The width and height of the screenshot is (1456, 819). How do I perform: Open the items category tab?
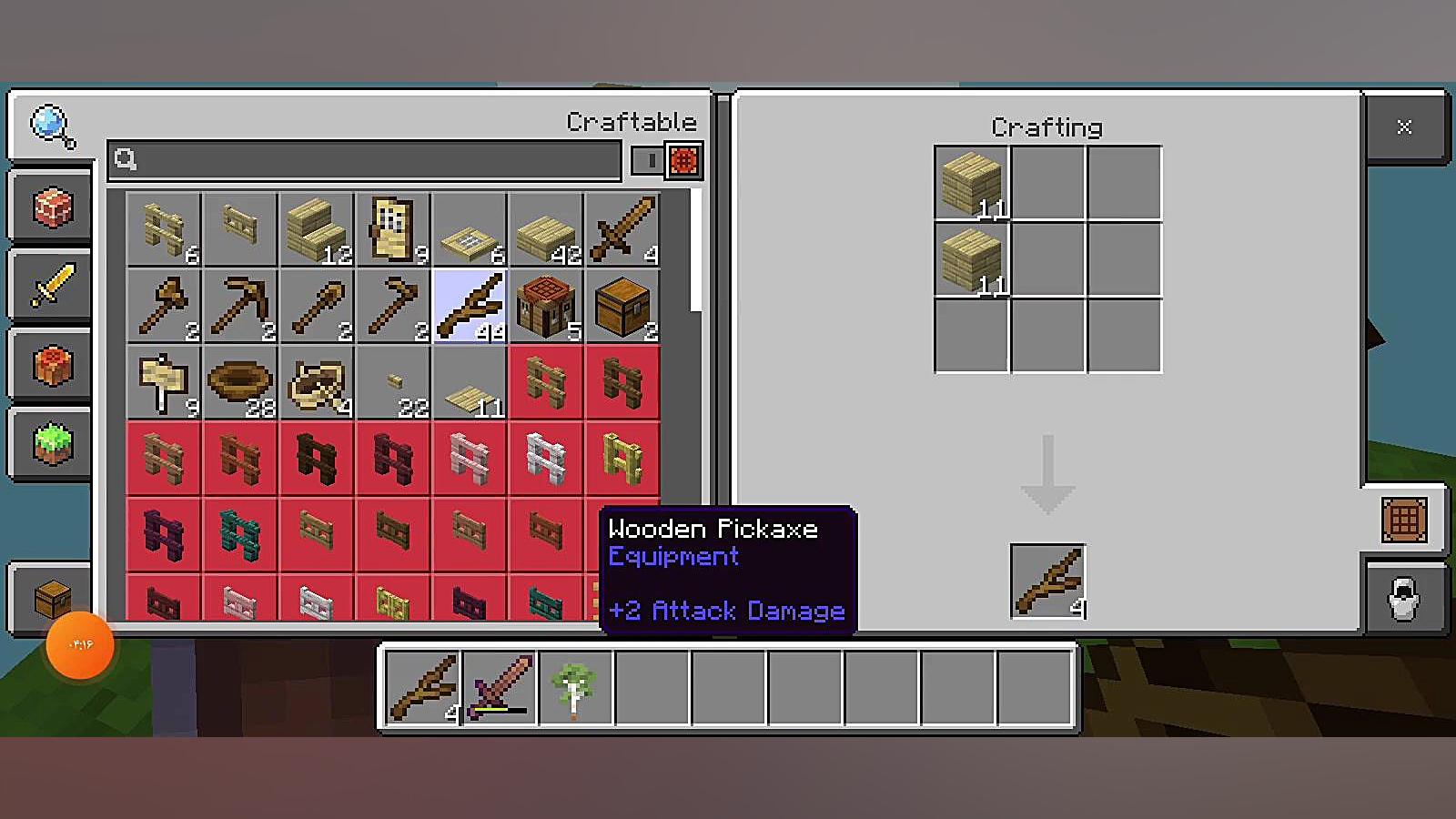[52, 366]
